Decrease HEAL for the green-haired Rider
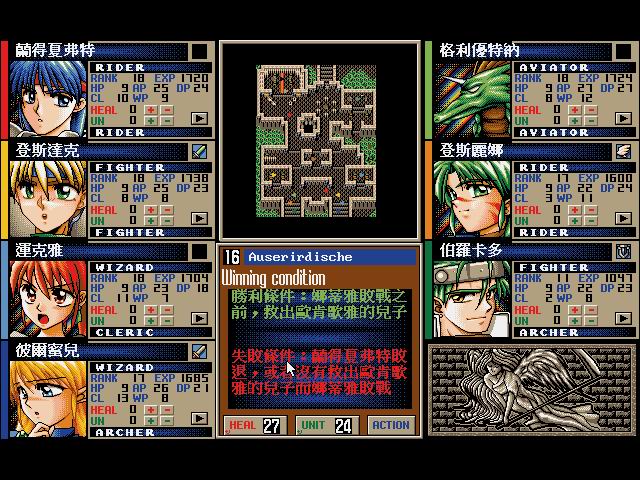 [x=591, y=209]
